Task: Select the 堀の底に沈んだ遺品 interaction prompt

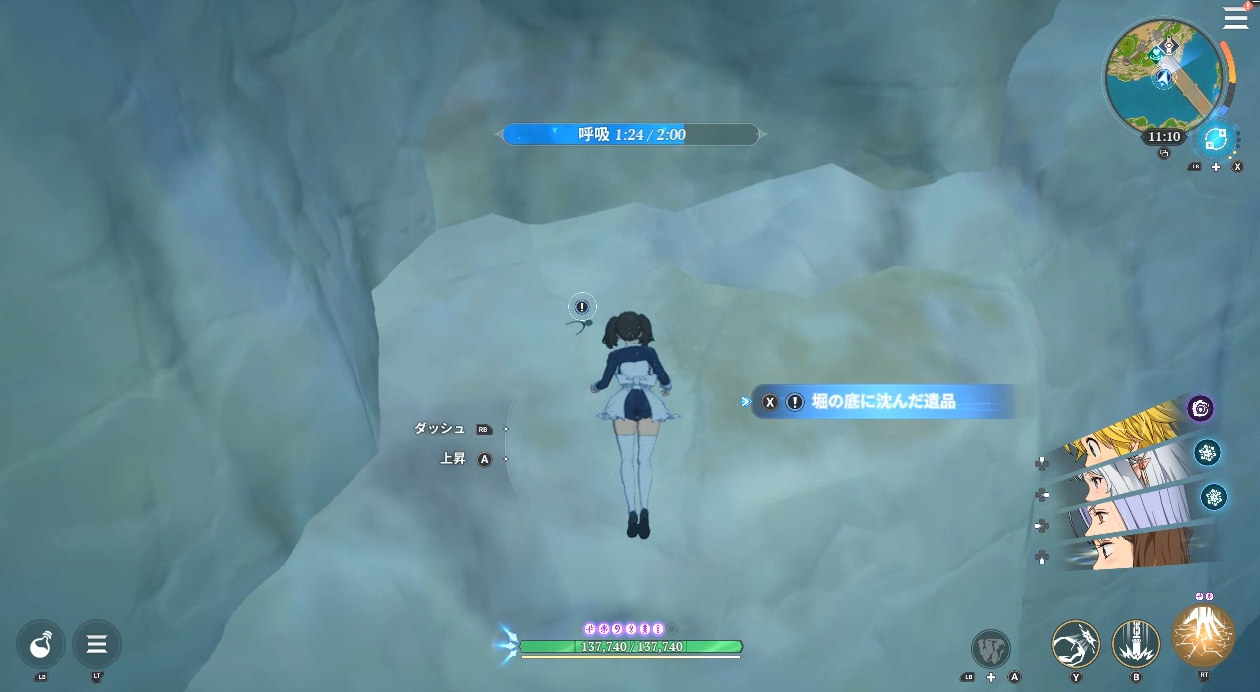Action: tap(882, 402)
